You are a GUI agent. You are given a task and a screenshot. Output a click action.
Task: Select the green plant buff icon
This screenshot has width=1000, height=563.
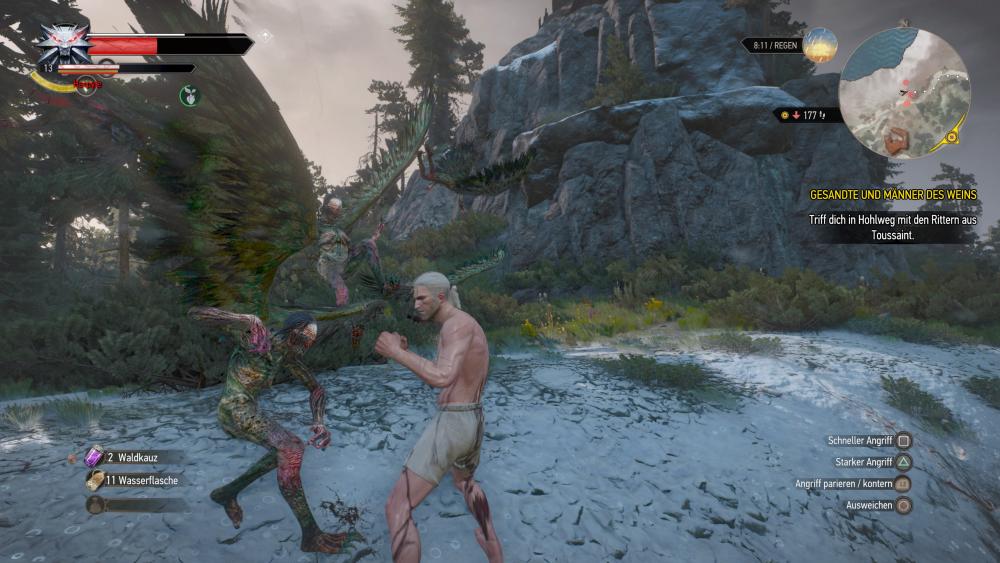coord(189,96)
